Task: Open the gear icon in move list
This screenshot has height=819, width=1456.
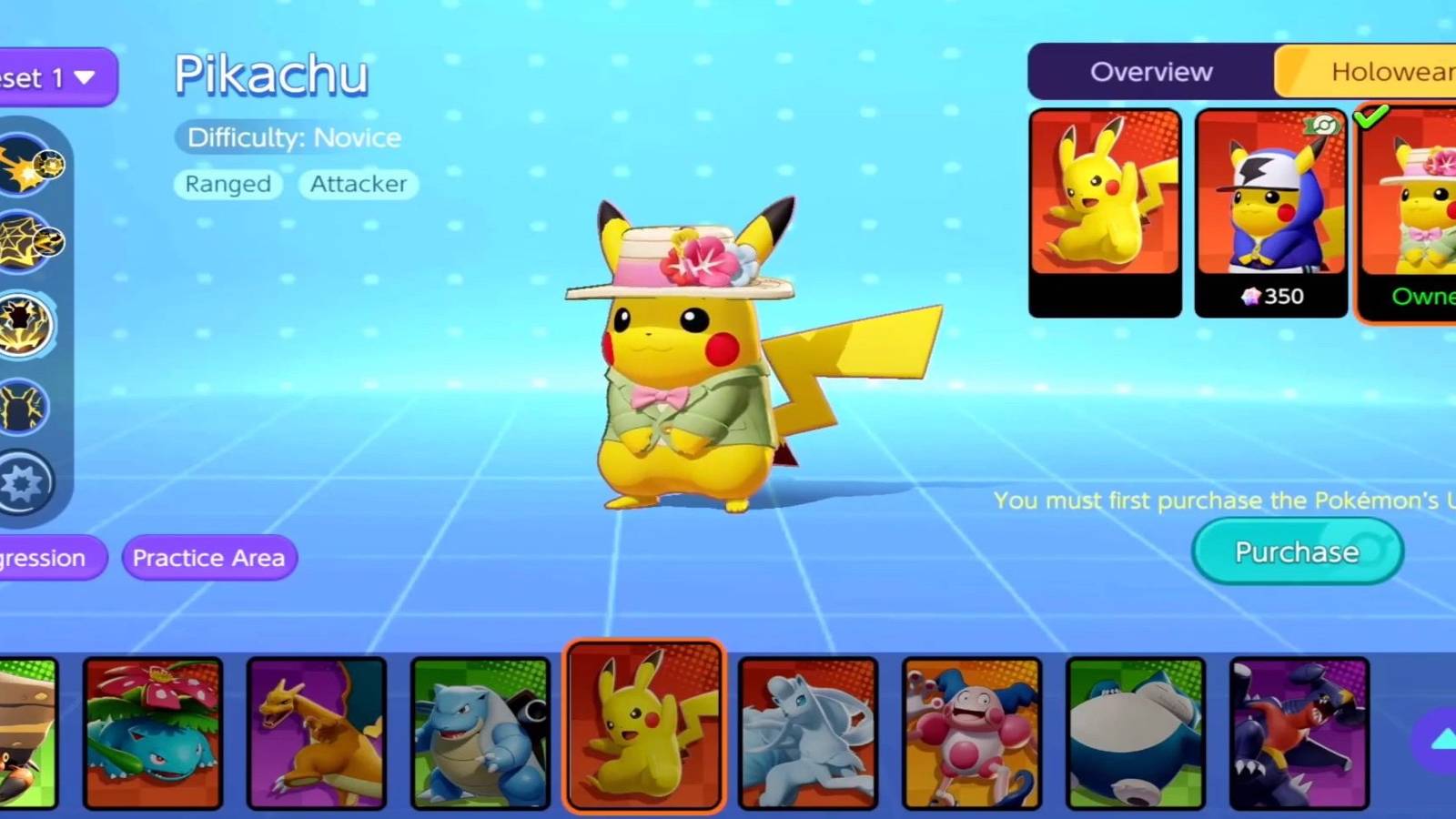Action: [25, 483]
